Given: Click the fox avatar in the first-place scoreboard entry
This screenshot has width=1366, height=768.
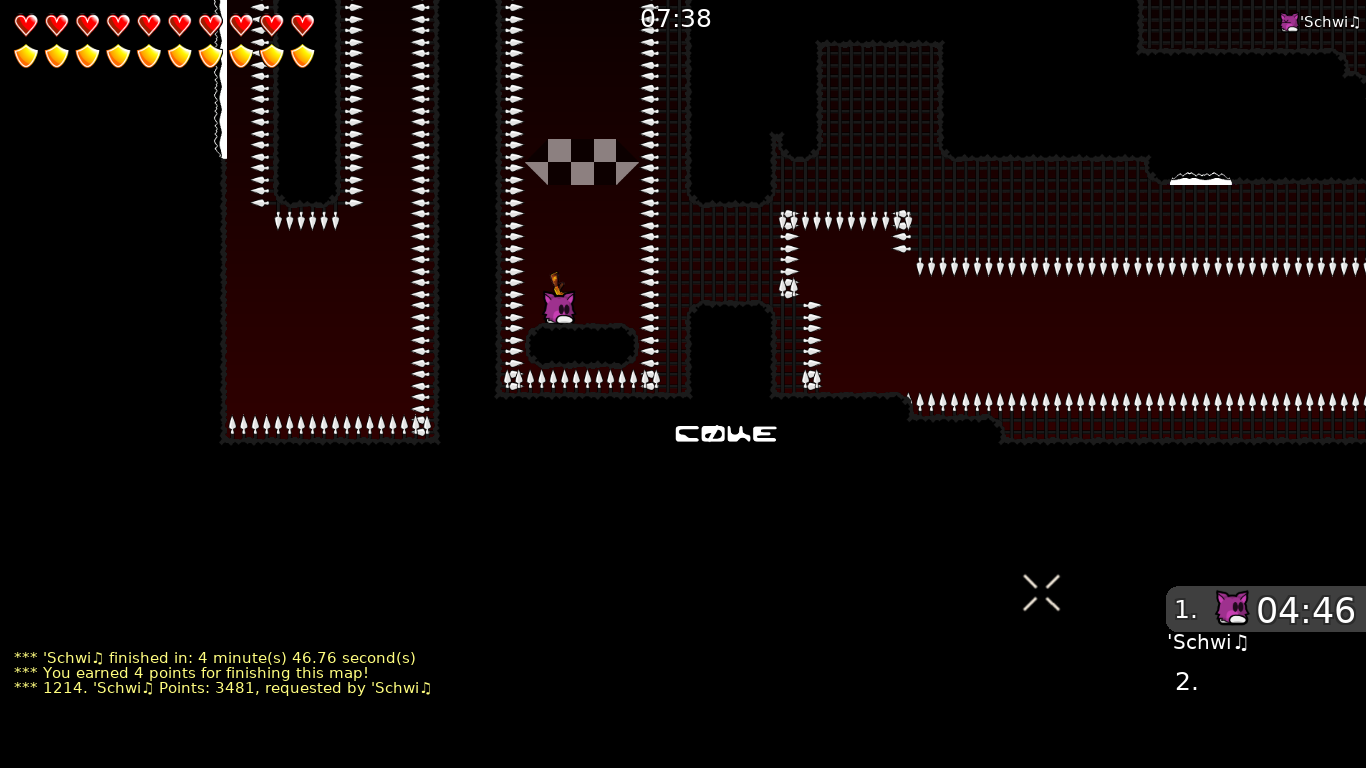Looking at the screenshot, I should click(x=1232, y=608).
